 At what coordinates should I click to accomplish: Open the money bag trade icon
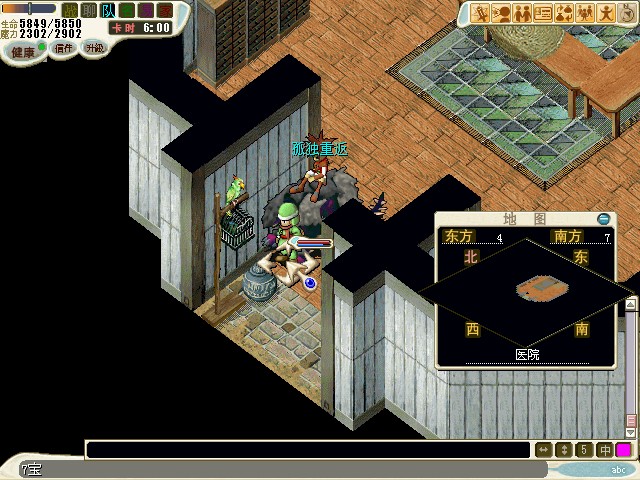pos(564,13)
